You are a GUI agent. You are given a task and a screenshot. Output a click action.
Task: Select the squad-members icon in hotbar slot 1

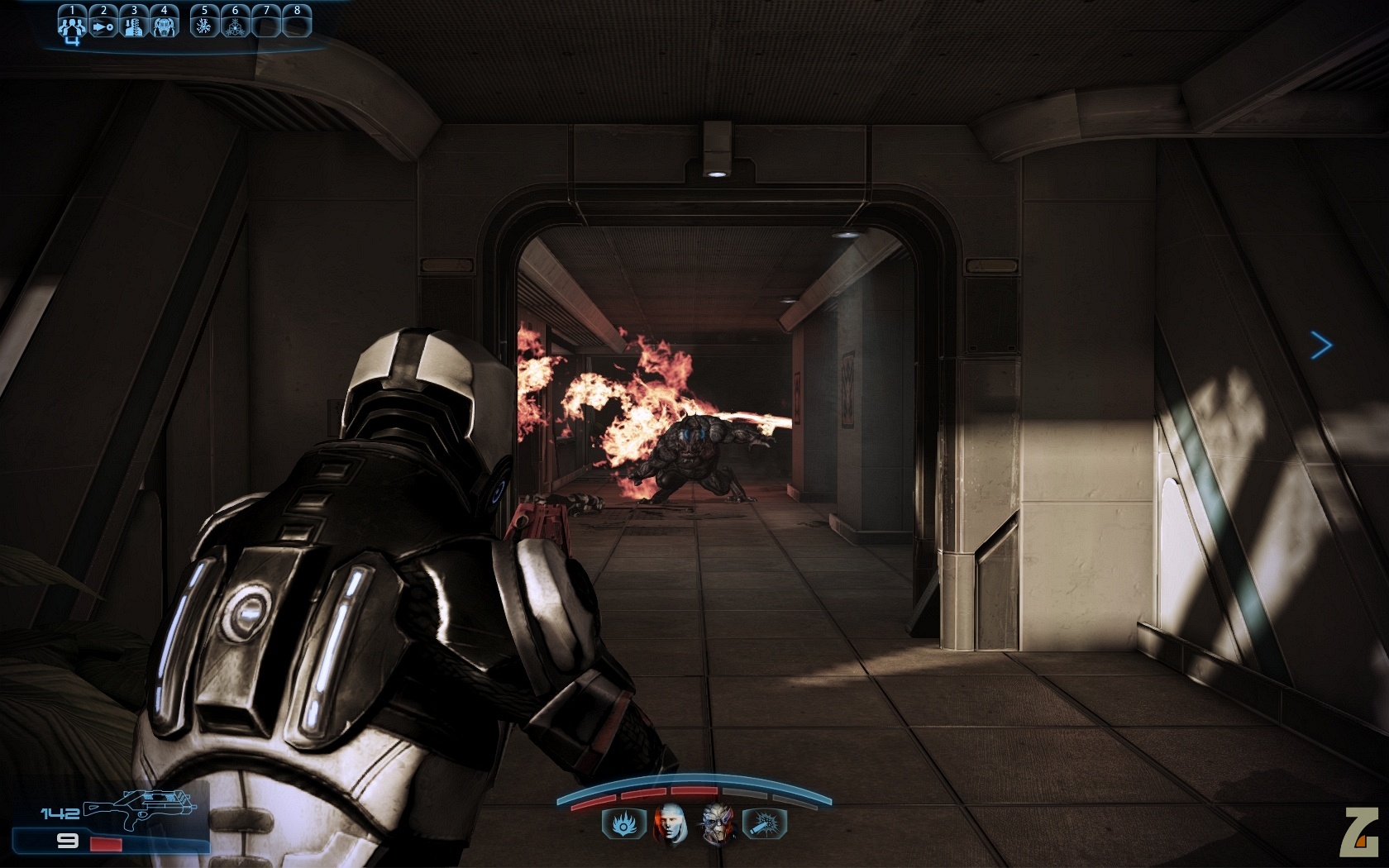pos(72,26)
